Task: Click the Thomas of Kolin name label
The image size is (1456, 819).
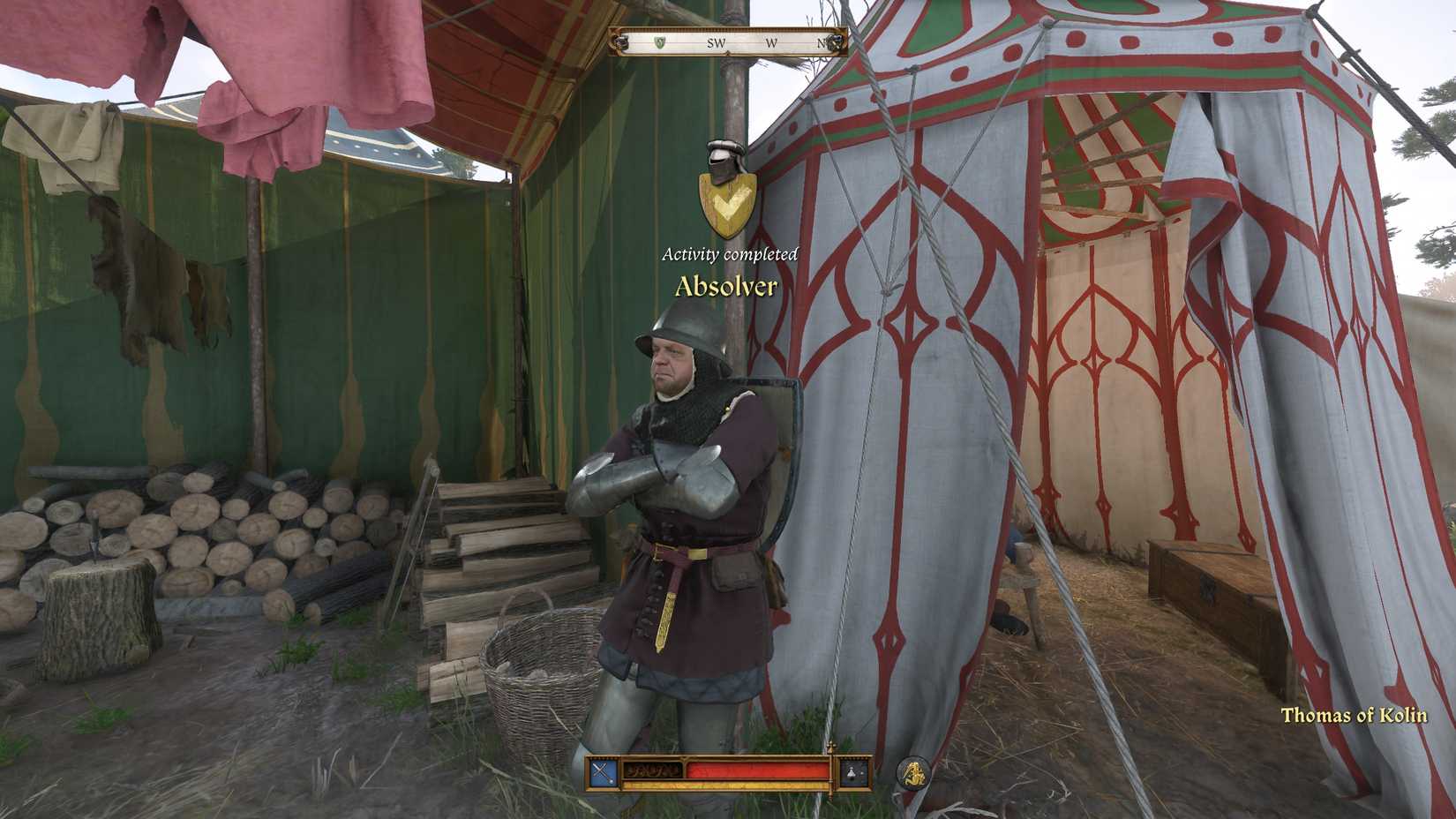Action: (1354, 717)
